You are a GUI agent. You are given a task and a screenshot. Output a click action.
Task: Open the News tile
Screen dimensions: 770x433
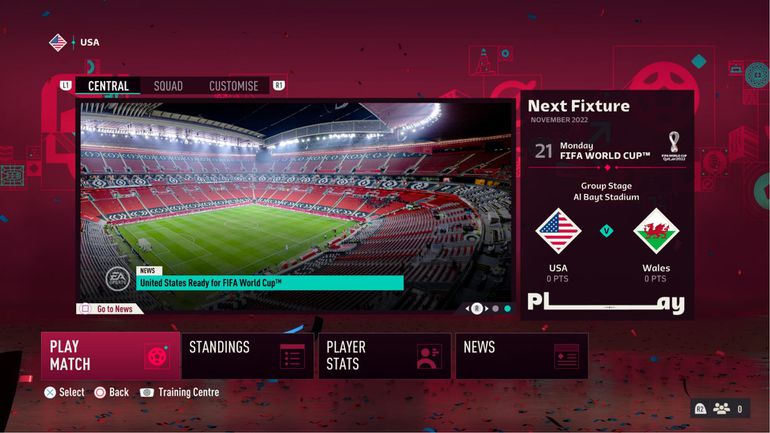click(521, 355)
